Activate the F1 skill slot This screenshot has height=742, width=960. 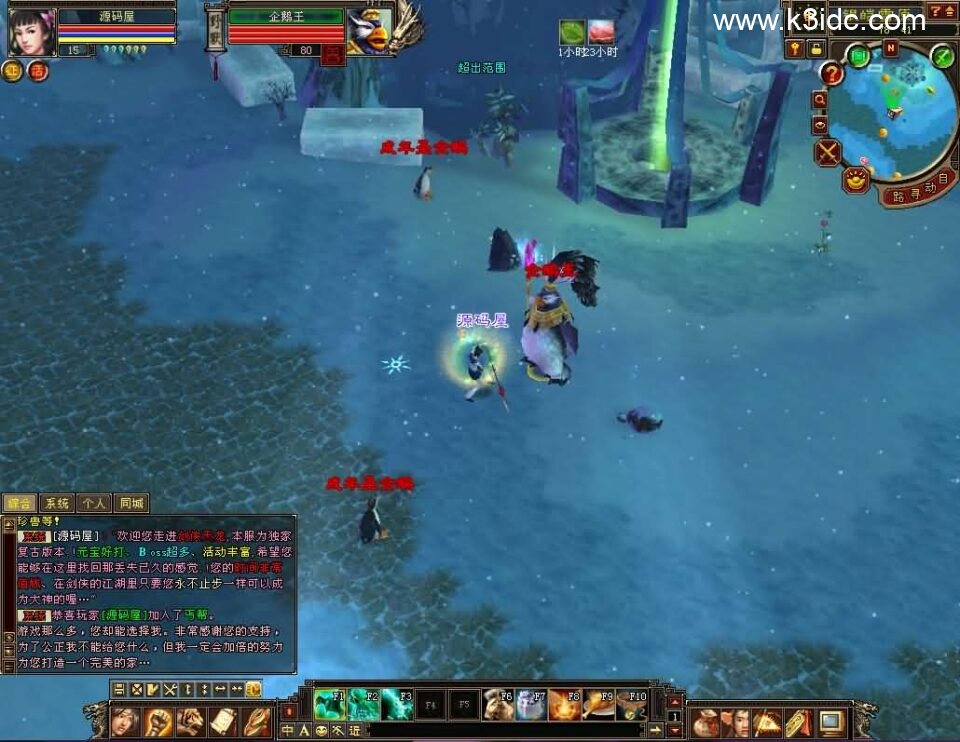point(329,704)
